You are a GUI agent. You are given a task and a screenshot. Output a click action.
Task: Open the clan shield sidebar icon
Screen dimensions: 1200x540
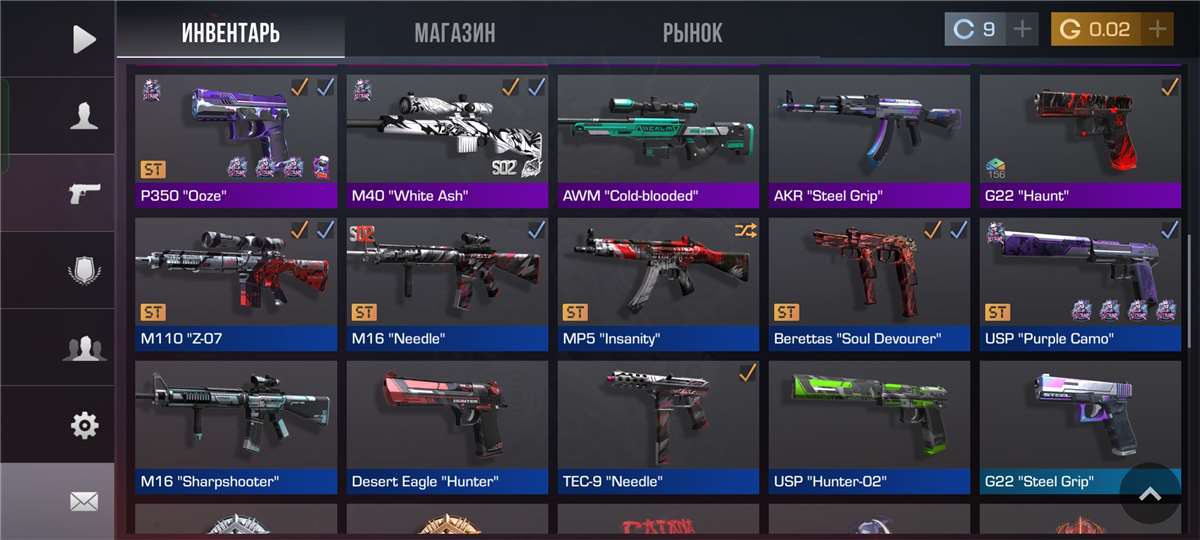84,270
